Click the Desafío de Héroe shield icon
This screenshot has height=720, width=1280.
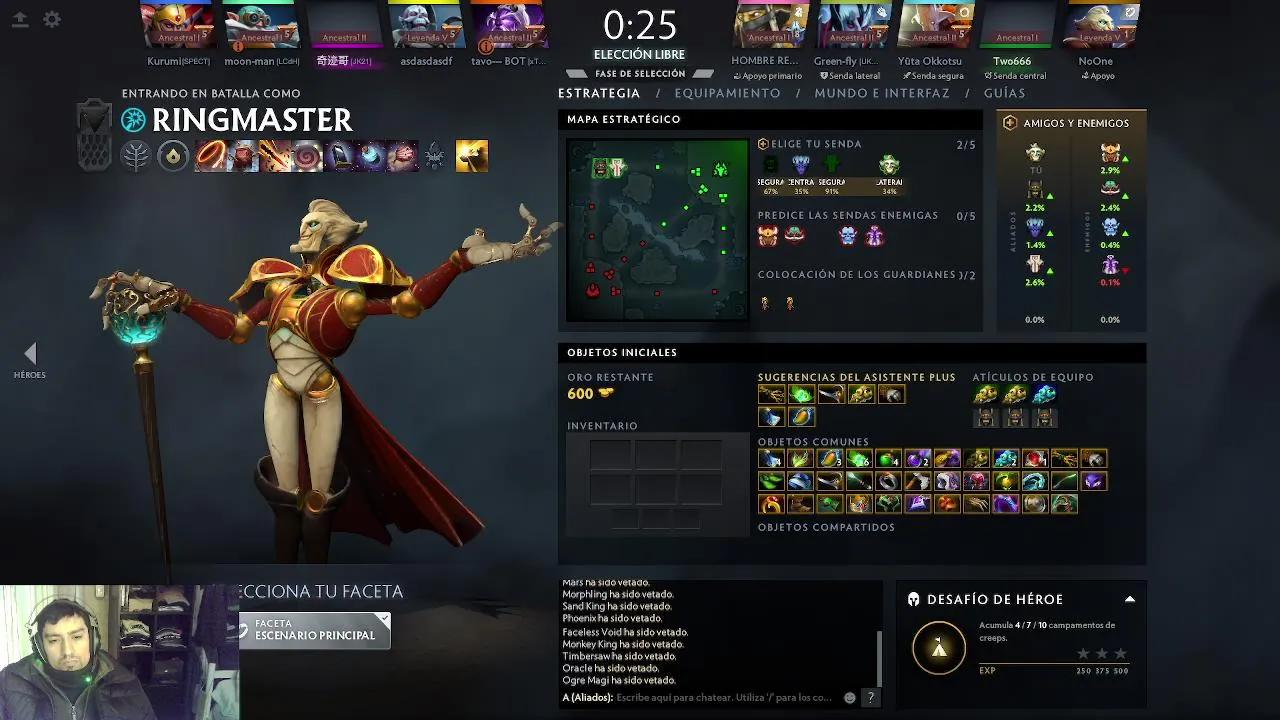[912, 599]
